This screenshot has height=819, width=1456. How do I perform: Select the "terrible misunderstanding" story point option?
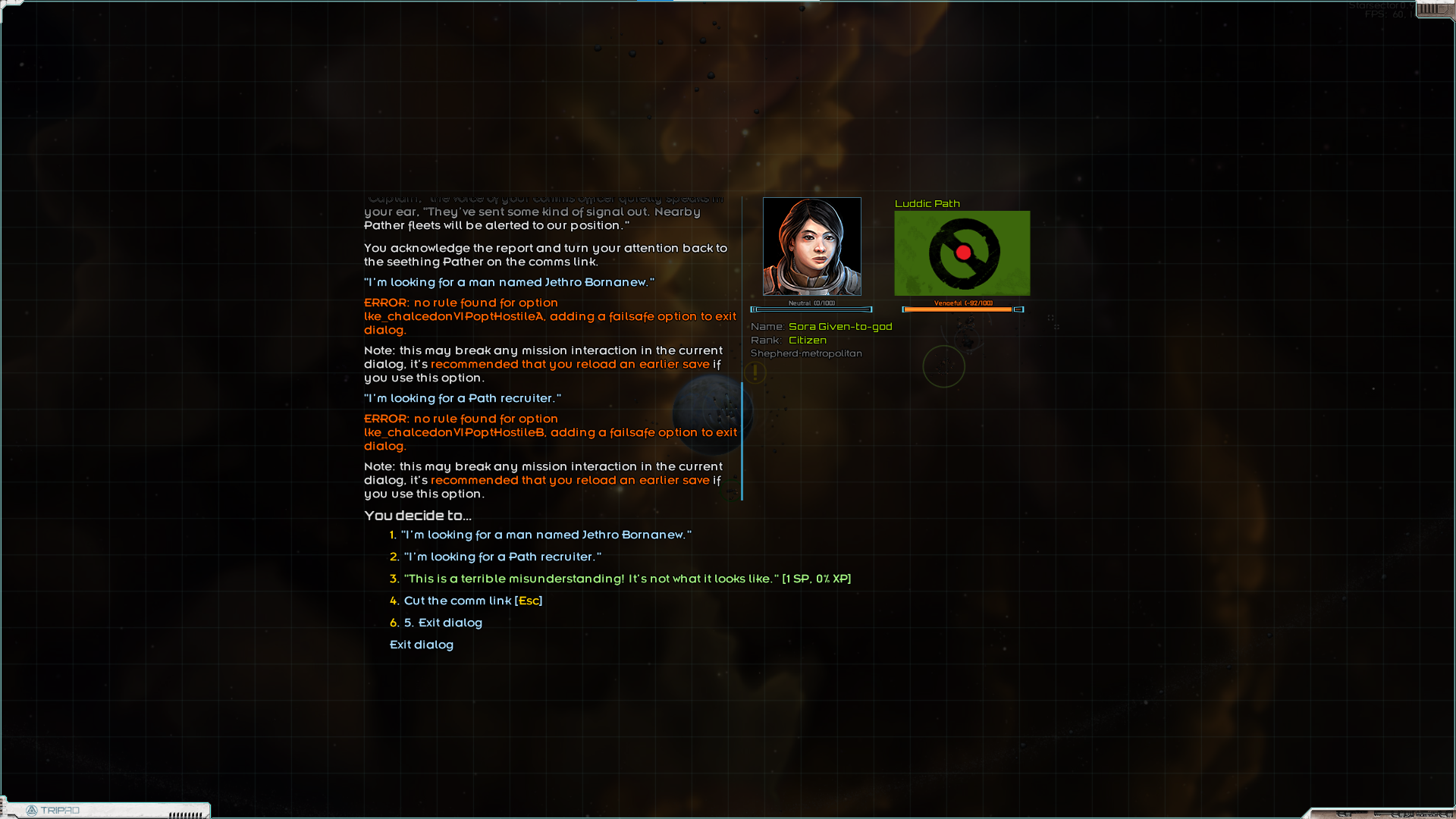pyautogui.click(x=626, y=579)
